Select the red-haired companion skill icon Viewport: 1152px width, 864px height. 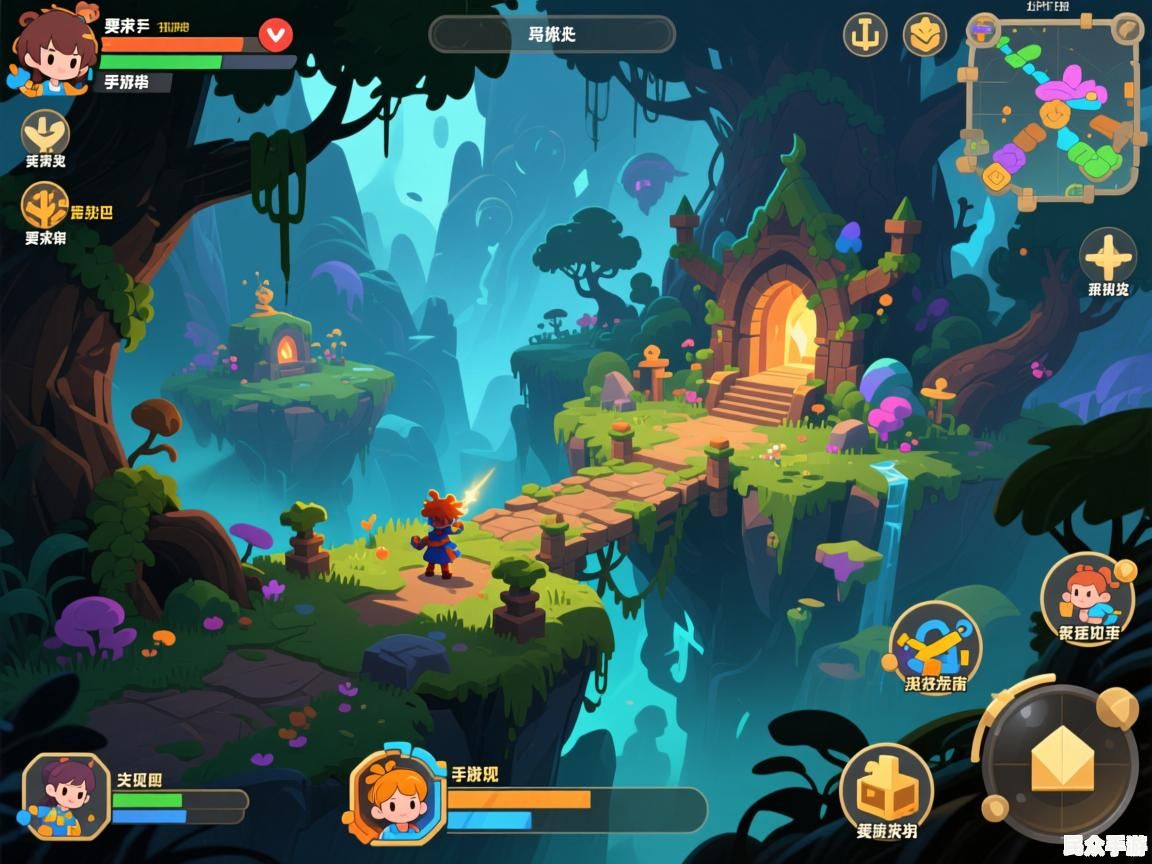coord(1087,597)
